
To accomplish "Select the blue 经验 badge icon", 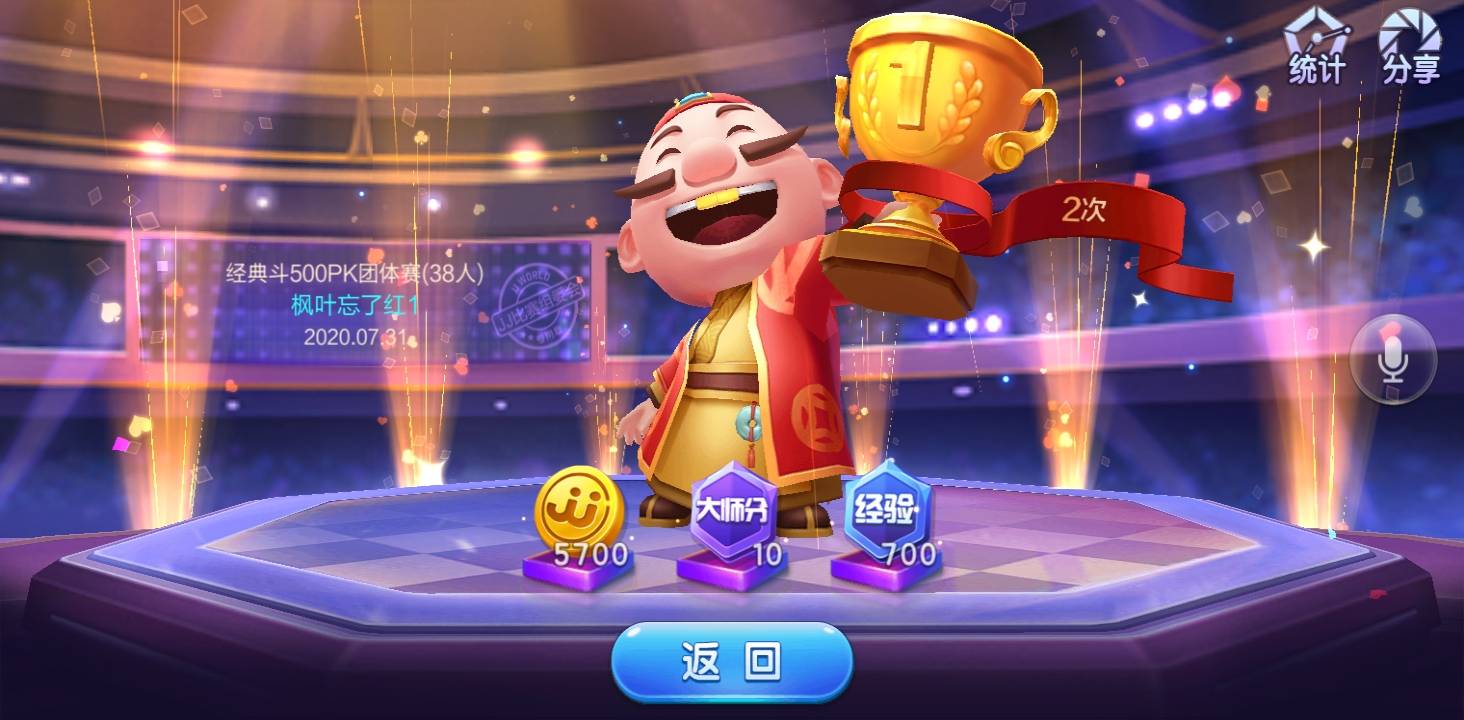I will pos(887,505).
